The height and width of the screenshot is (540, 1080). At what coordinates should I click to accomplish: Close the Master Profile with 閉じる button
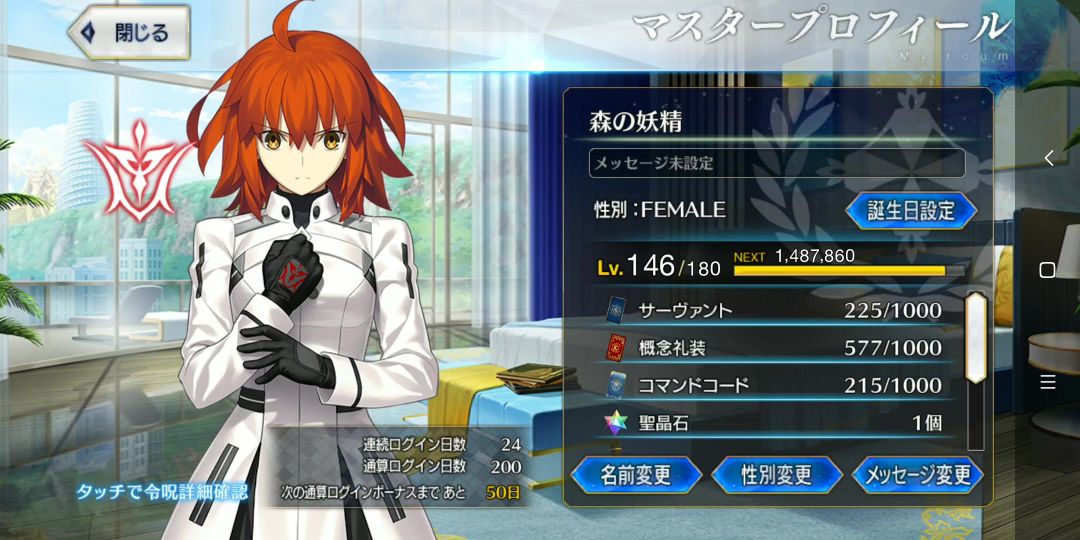[129, 32]
